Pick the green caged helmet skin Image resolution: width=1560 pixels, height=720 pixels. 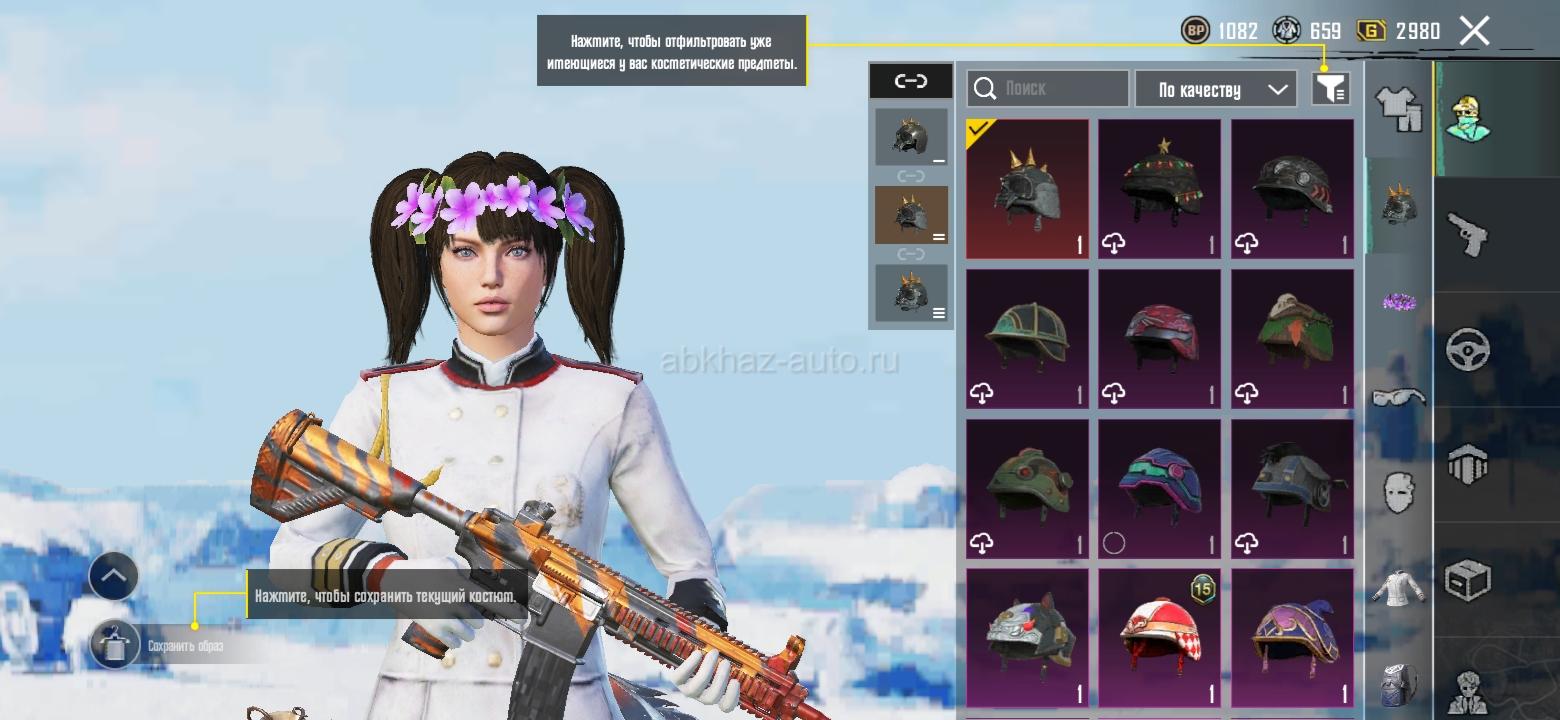click(x=1027, y=339)
